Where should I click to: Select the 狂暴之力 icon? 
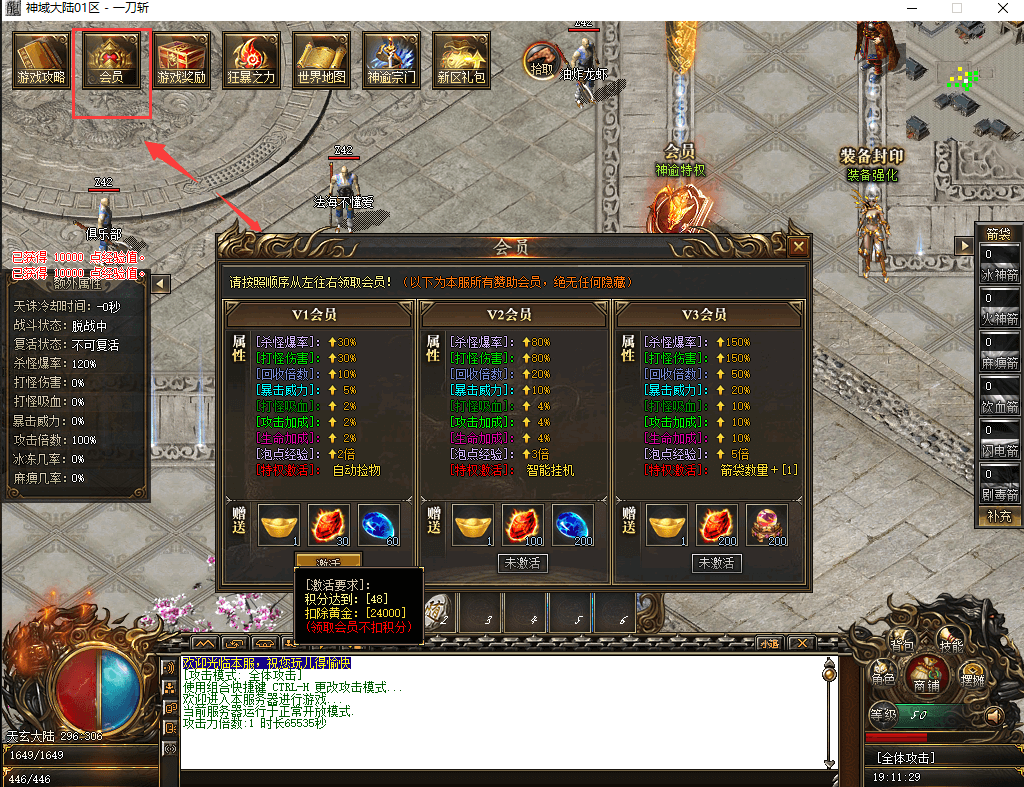(x=251, y=60)
